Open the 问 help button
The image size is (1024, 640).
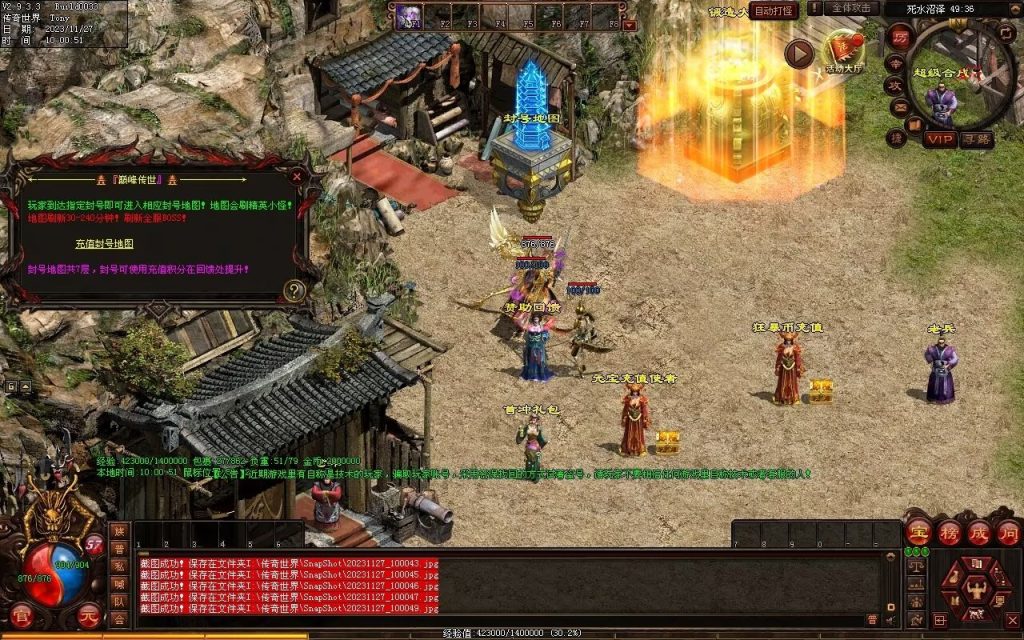1008,532
